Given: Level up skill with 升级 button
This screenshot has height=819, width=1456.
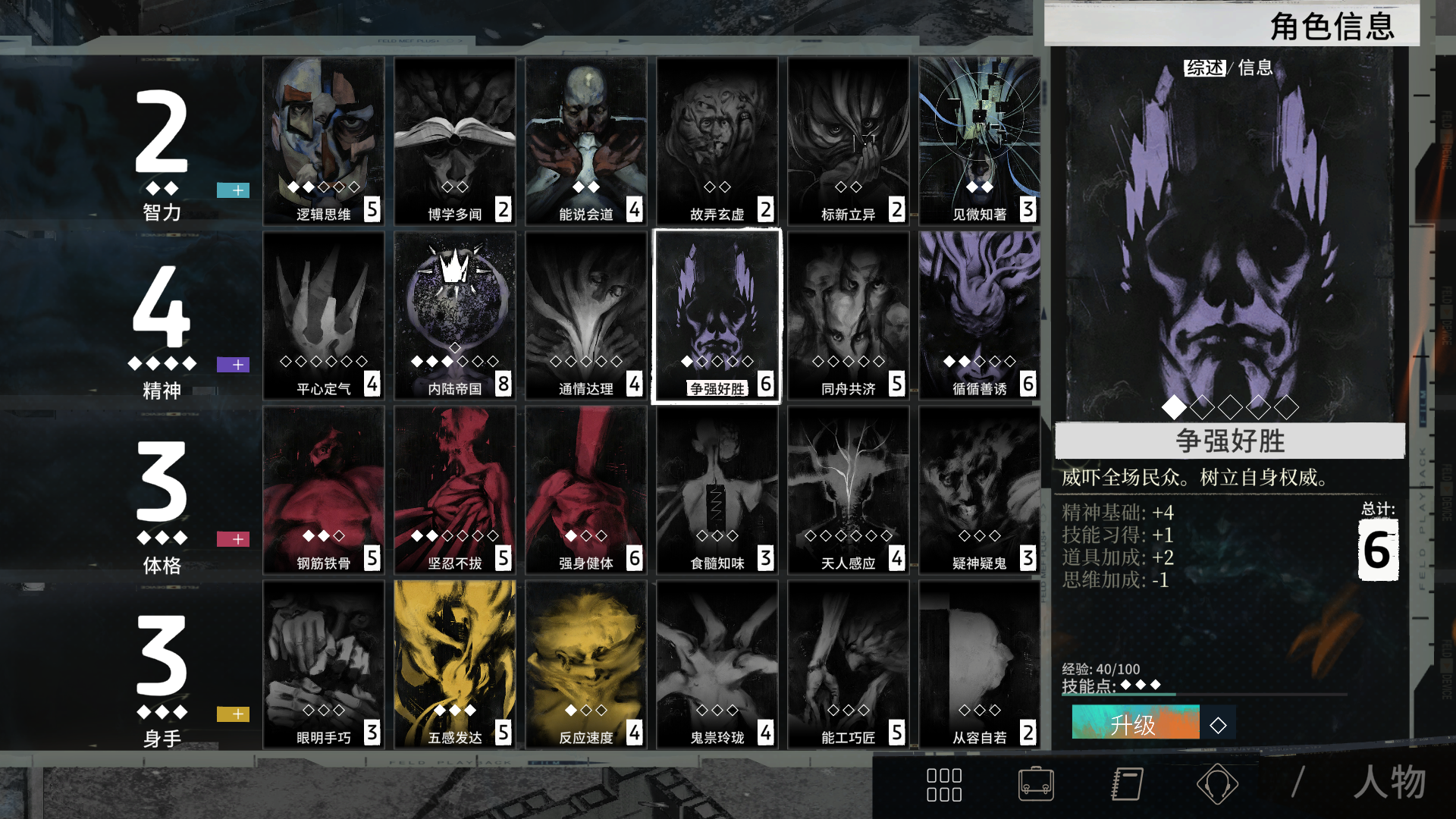Looking at the screenshot, I should tap(1135, 723).
